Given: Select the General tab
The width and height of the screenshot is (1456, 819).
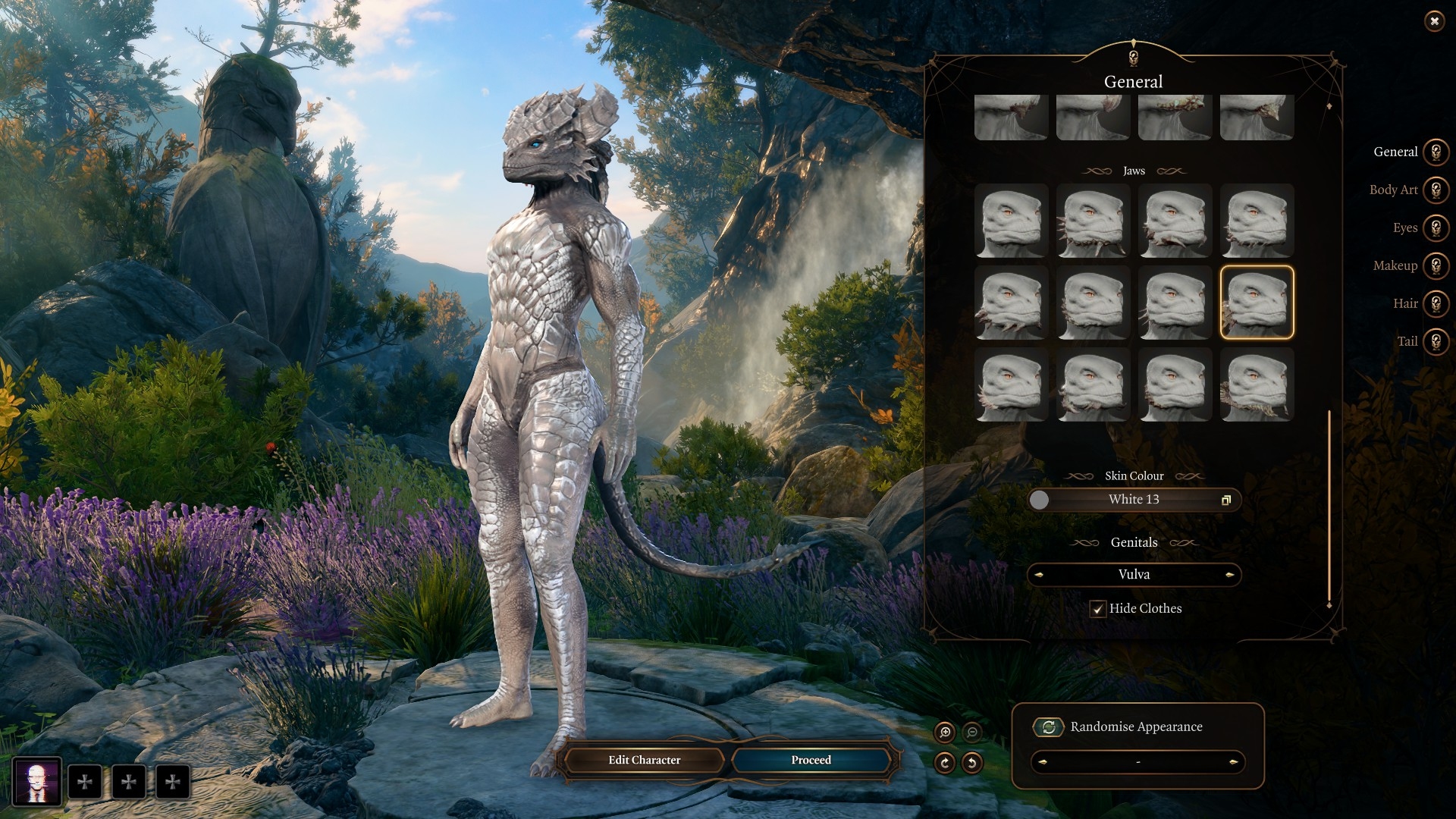Looking at the screenshot, I should 1436,152.
